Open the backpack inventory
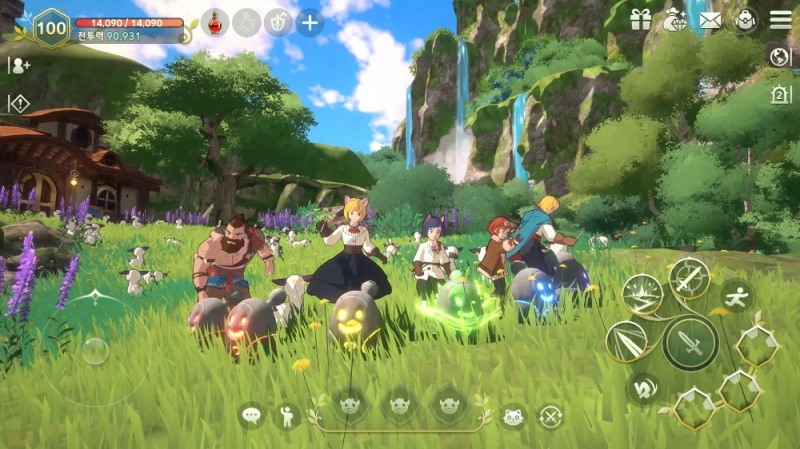This screenshot has height=449, width=800. pyautogui.click(x=745, y=20)
